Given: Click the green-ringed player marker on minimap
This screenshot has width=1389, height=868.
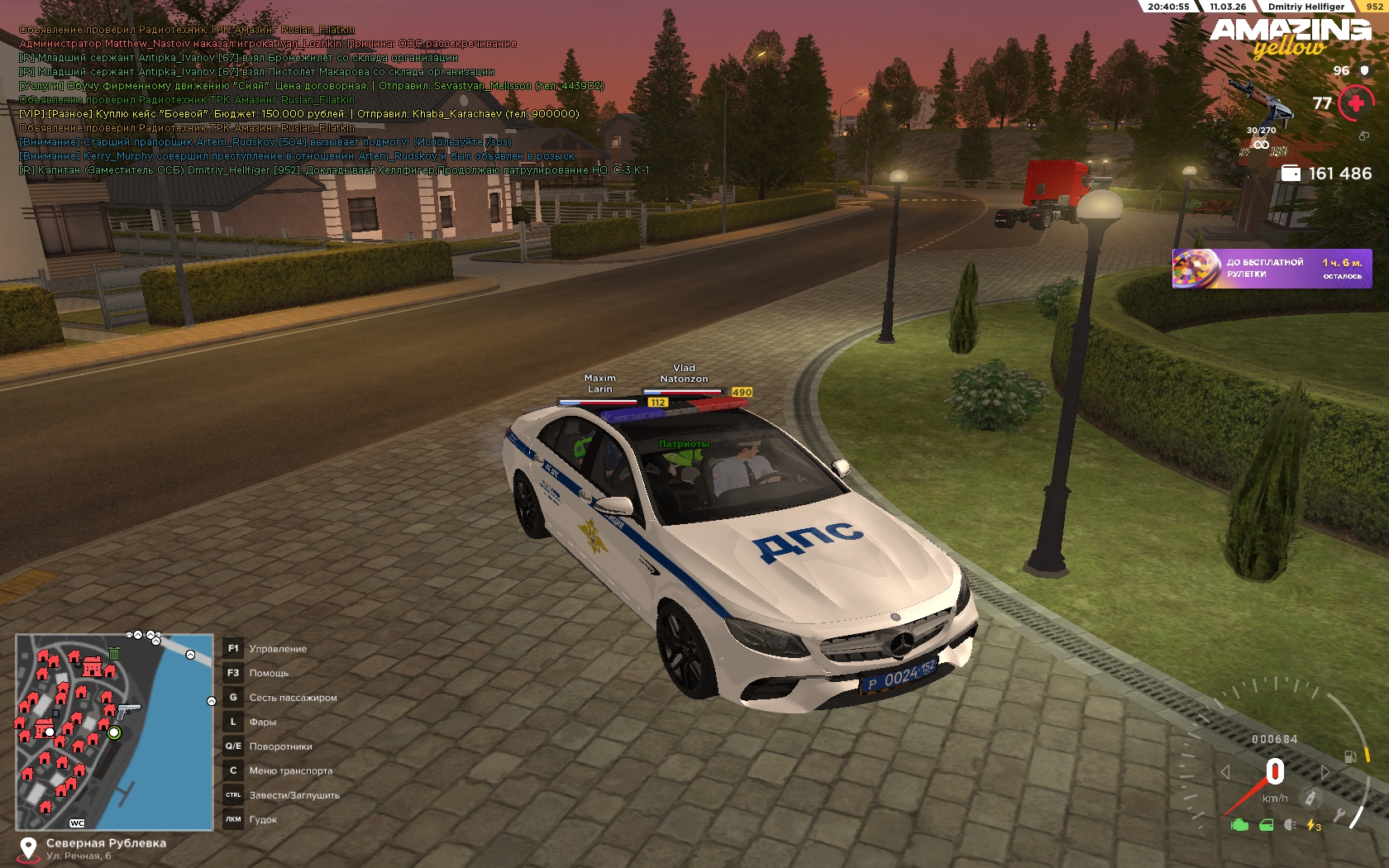Looking at the screenshot, I should [114, 732].
